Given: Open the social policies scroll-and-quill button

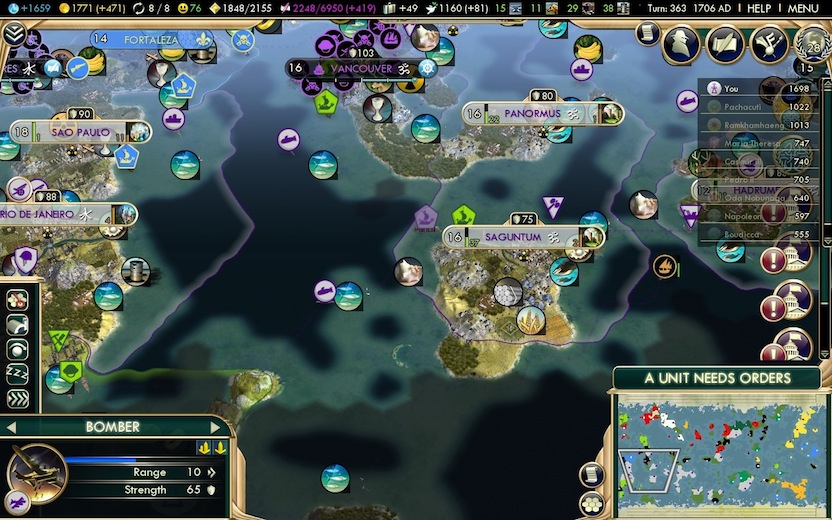Looking at the screenshot, I should (x=725, y=43).
